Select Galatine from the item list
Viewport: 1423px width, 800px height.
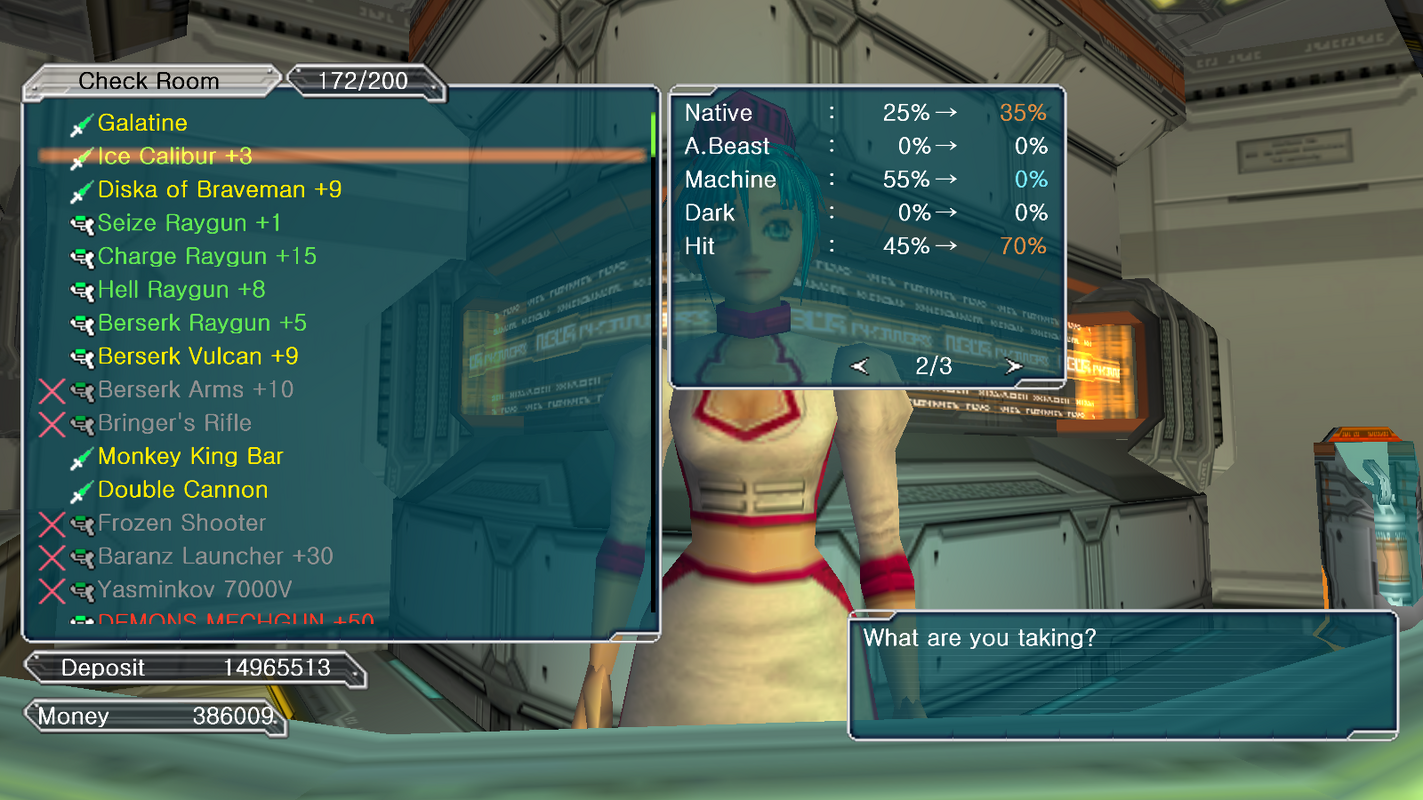click(142, 123)
